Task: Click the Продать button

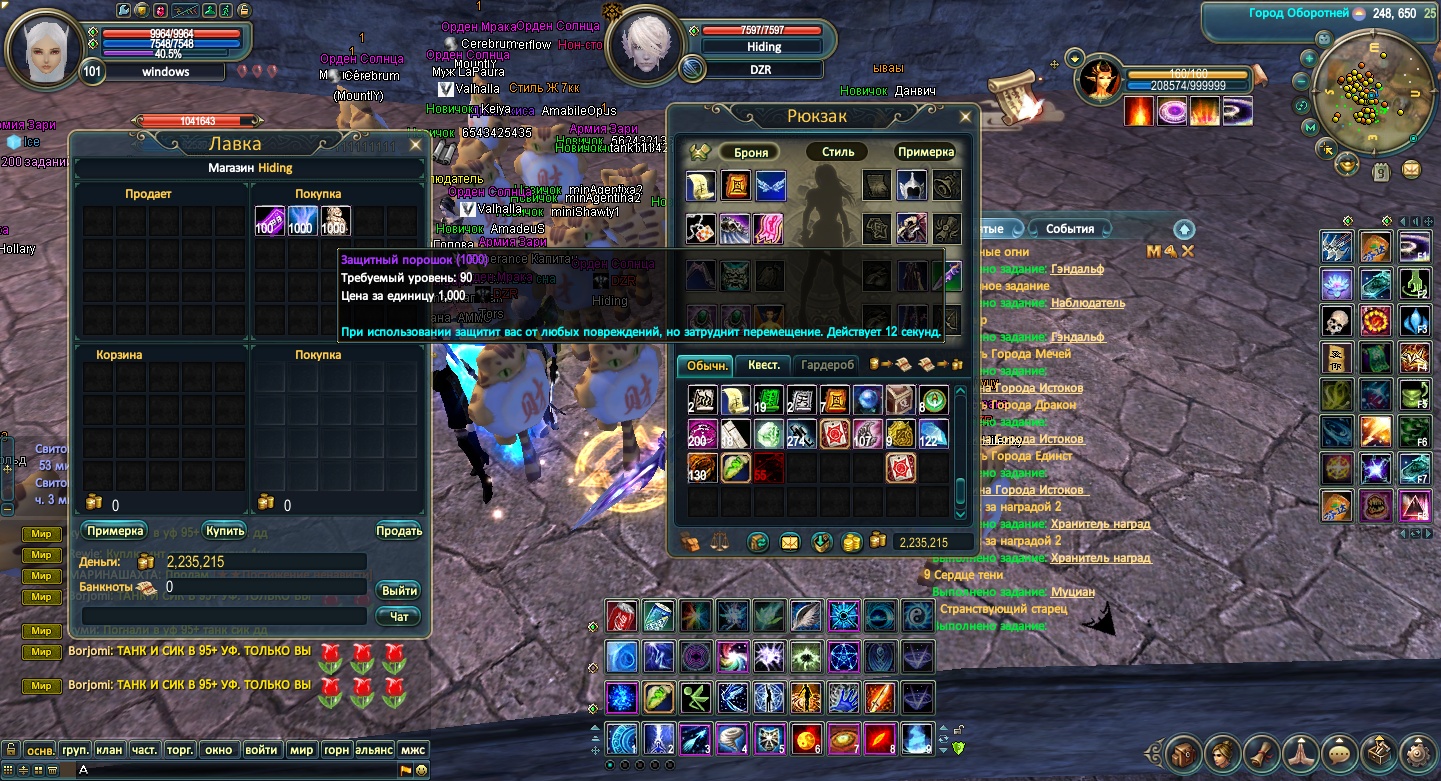Action: click(399, 531)
